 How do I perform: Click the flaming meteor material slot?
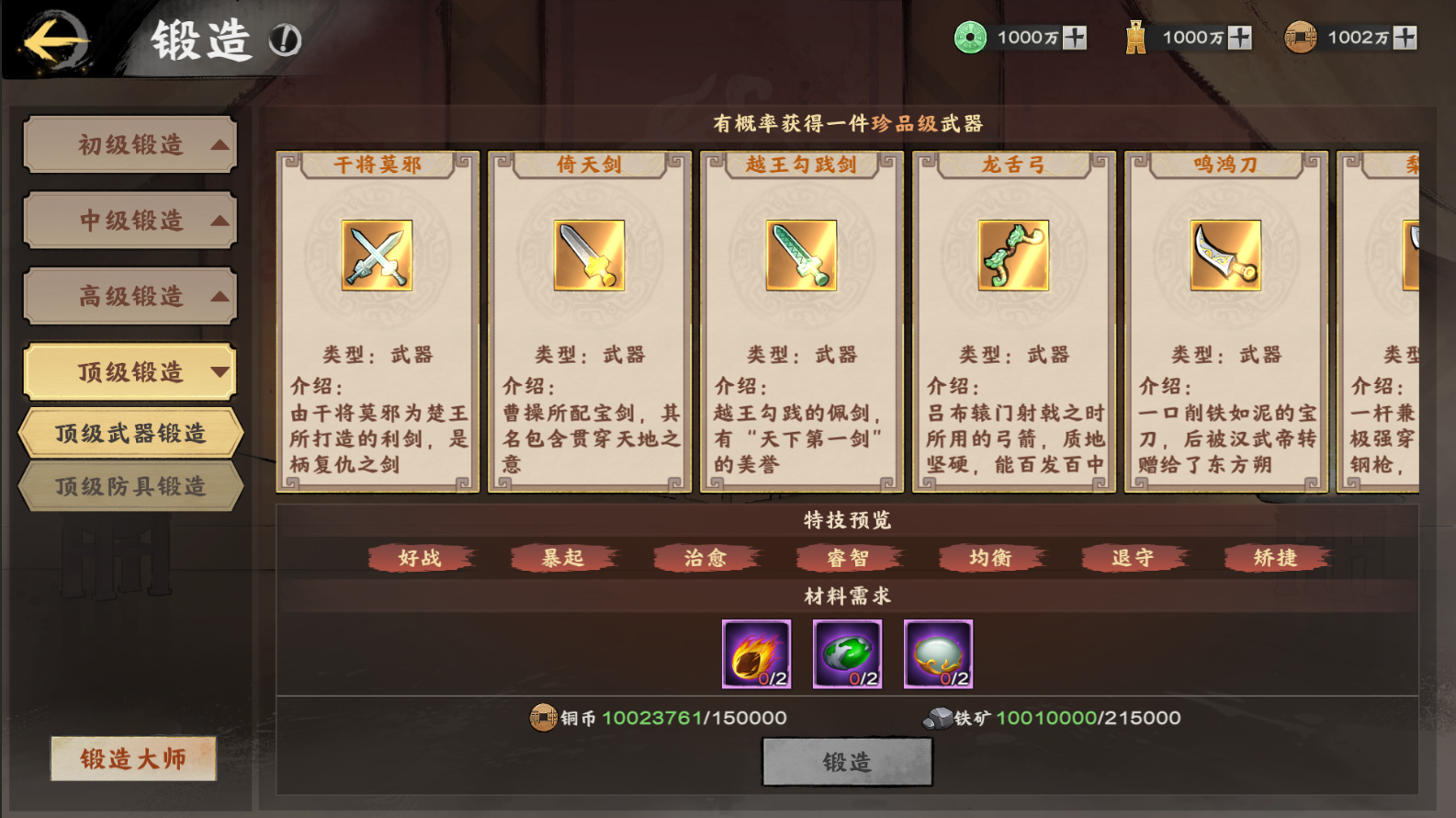click(756, 654)
